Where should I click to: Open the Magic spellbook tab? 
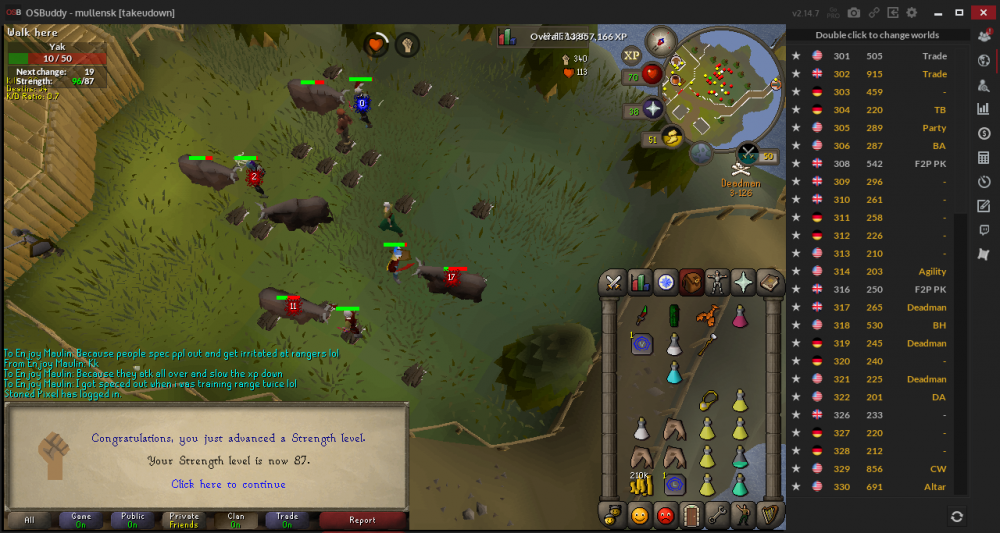coord(769,283)
